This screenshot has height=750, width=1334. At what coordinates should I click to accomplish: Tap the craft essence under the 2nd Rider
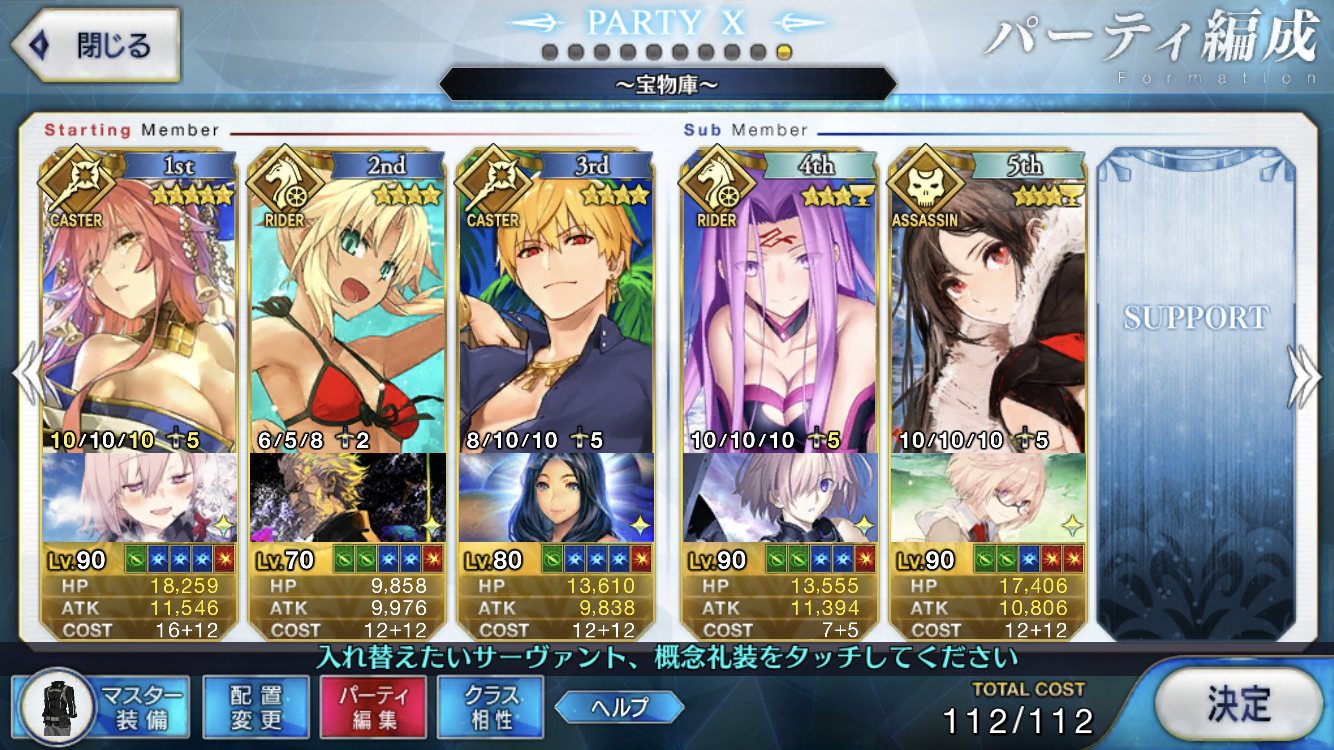click(x=347, y=497)
